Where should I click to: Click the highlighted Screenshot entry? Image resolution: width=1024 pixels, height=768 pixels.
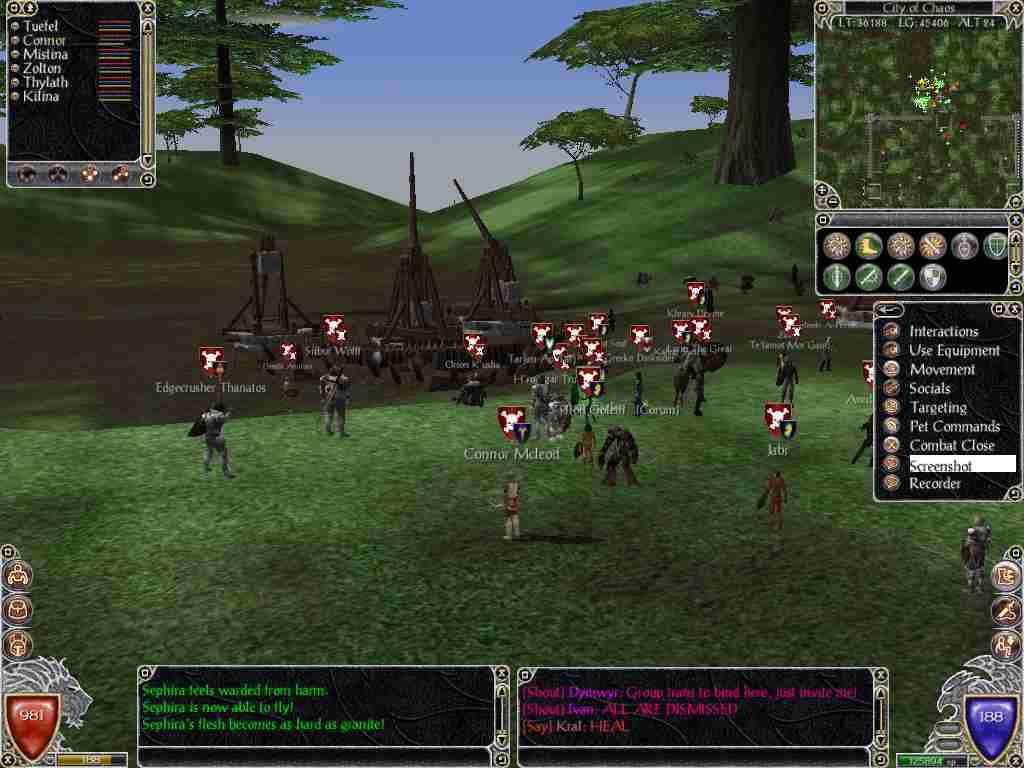pos(940,465)
